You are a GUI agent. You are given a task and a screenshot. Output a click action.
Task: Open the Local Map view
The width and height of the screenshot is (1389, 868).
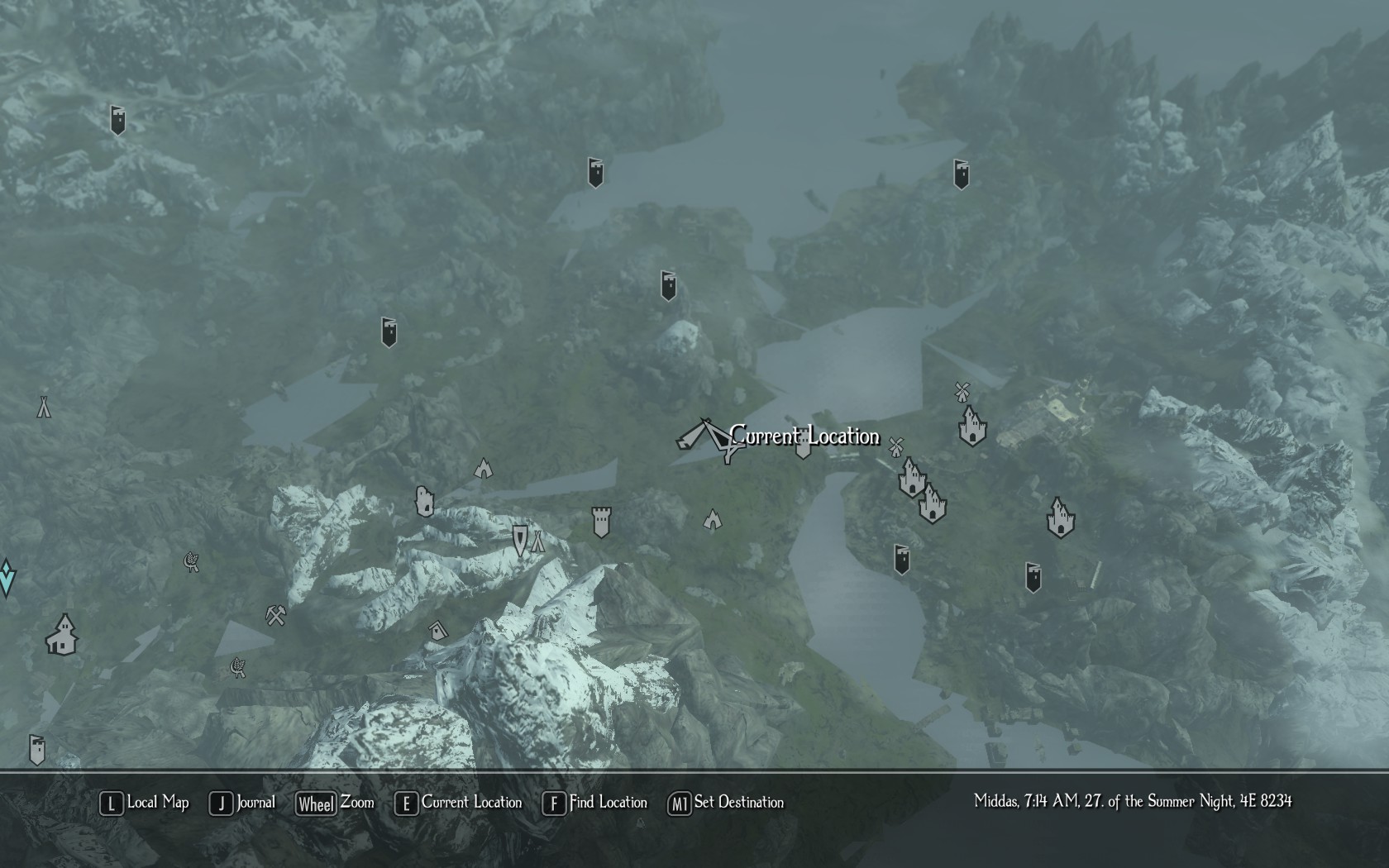pos(146,803)
